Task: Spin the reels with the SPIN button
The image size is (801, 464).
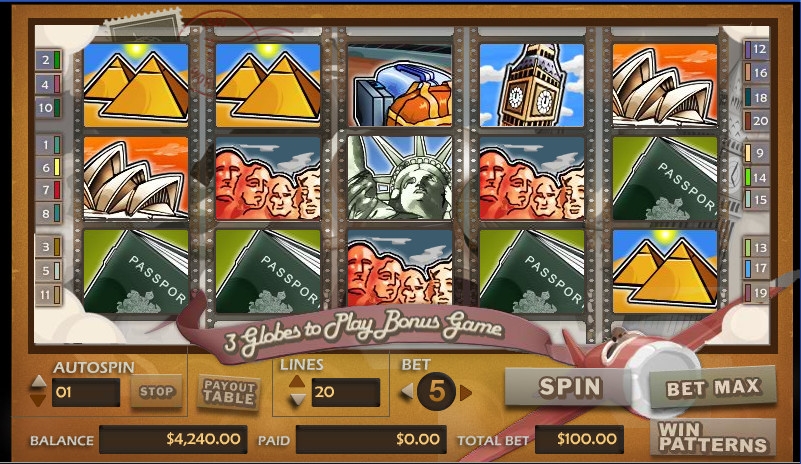Action: click(568, 386)
